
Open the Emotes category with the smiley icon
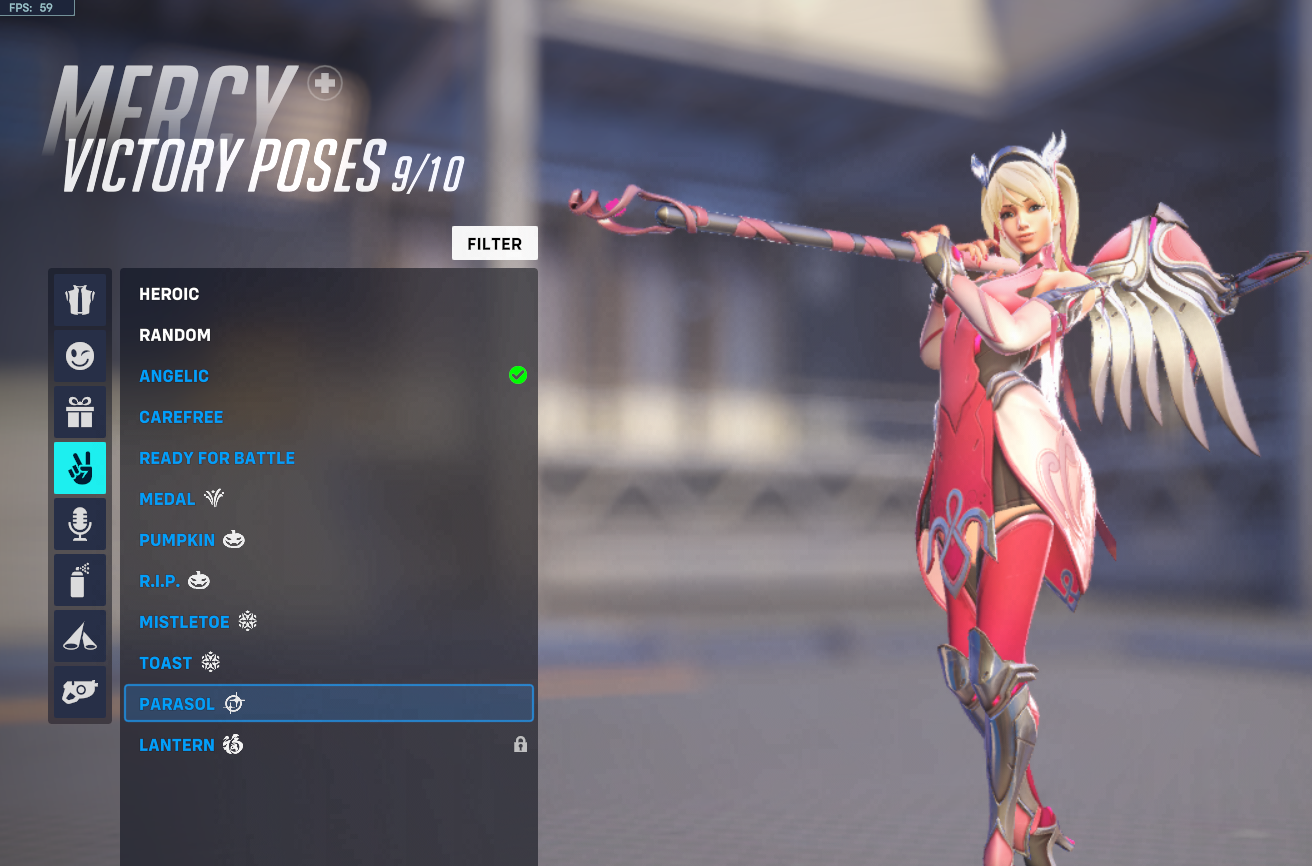tap(80, 355)
